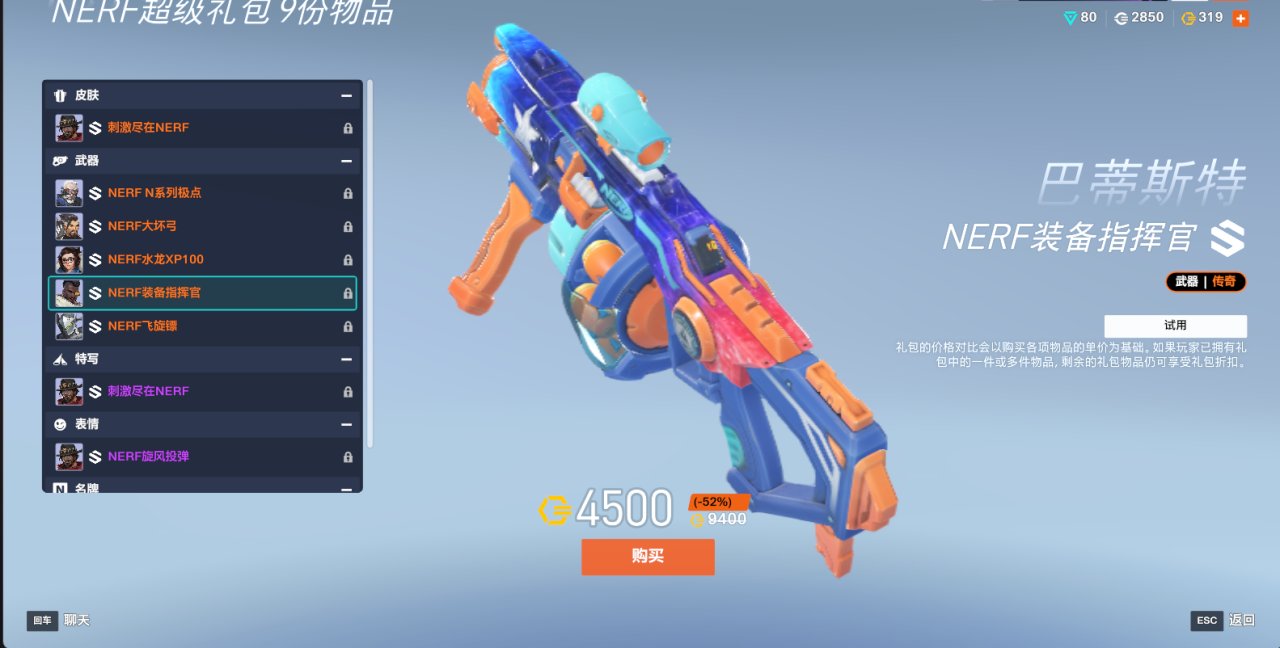The height and width of the screenshot is (648, 1280).
Task: Click the orange 购买 purchase button
Action: tap(648, 557)
